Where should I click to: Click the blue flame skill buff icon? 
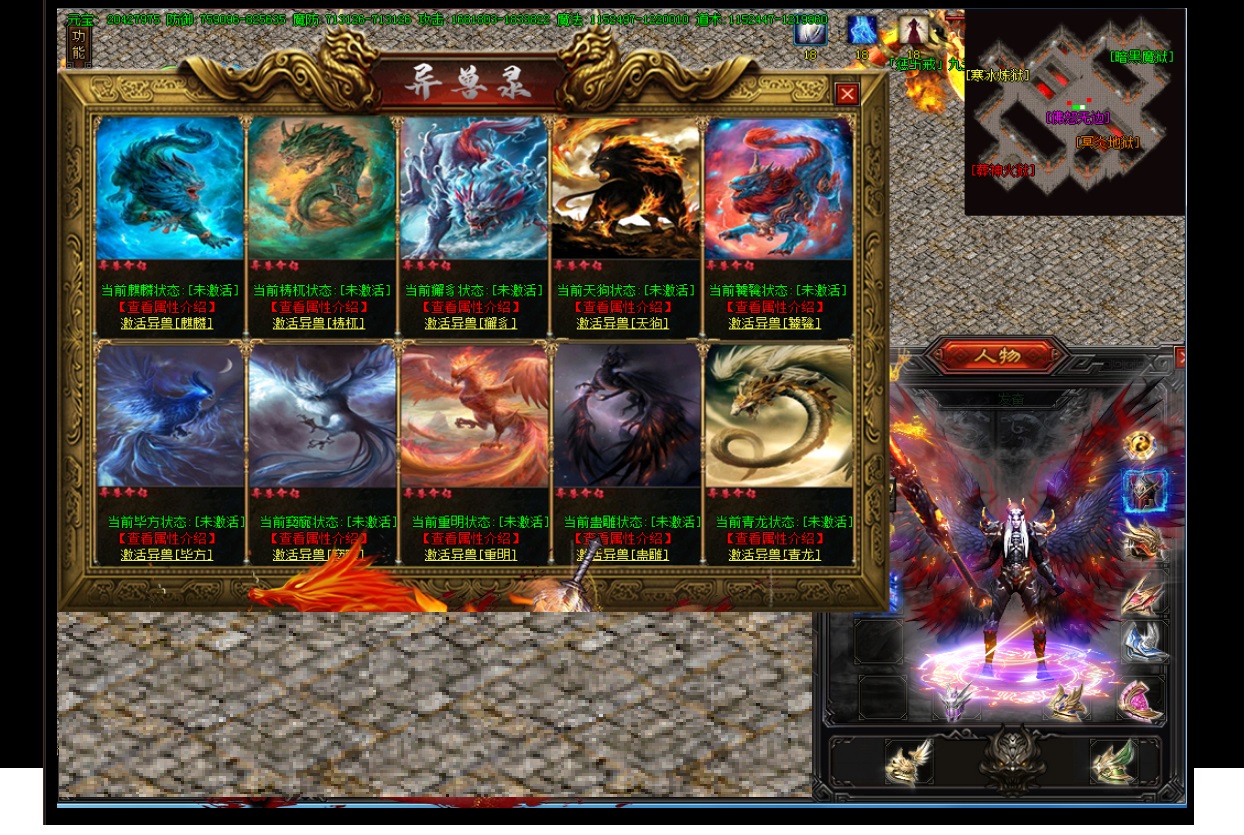(x=861, y=30)
